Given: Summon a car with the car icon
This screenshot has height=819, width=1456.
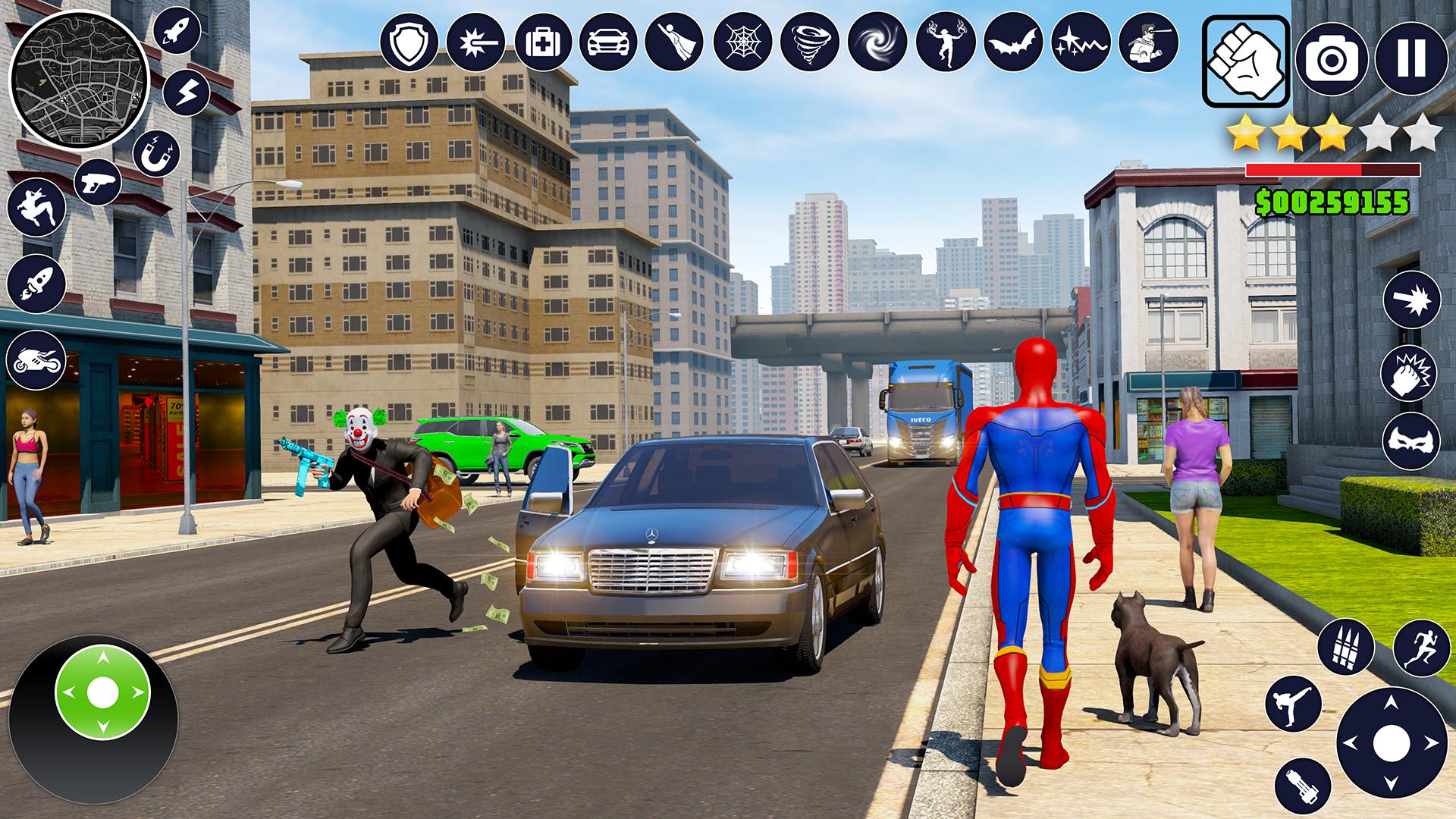Looking at the screenshot, I should click(x=608, y=41).
